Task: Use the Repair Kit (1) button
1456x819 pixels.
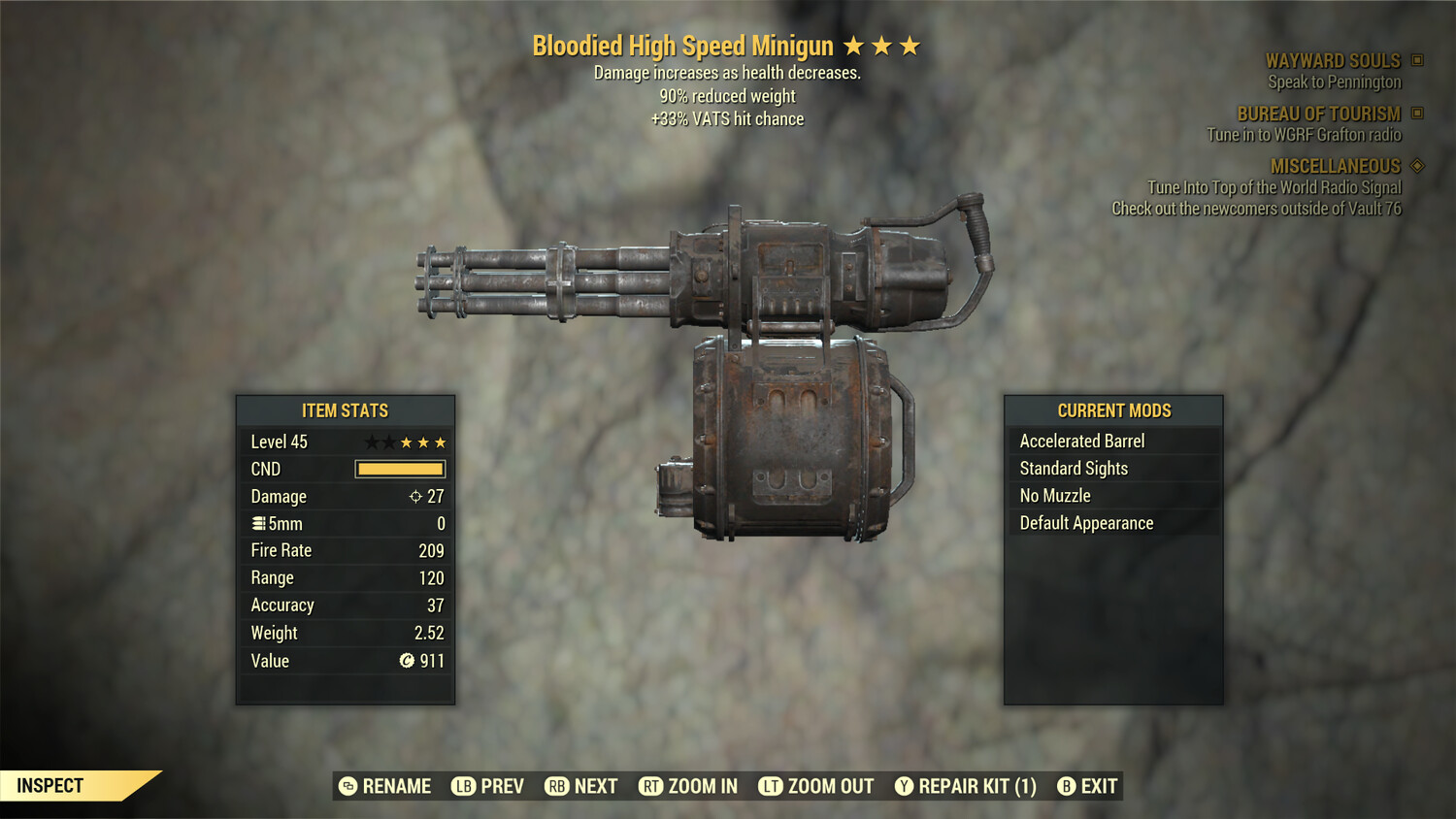Action: click(x=978, y=786)
